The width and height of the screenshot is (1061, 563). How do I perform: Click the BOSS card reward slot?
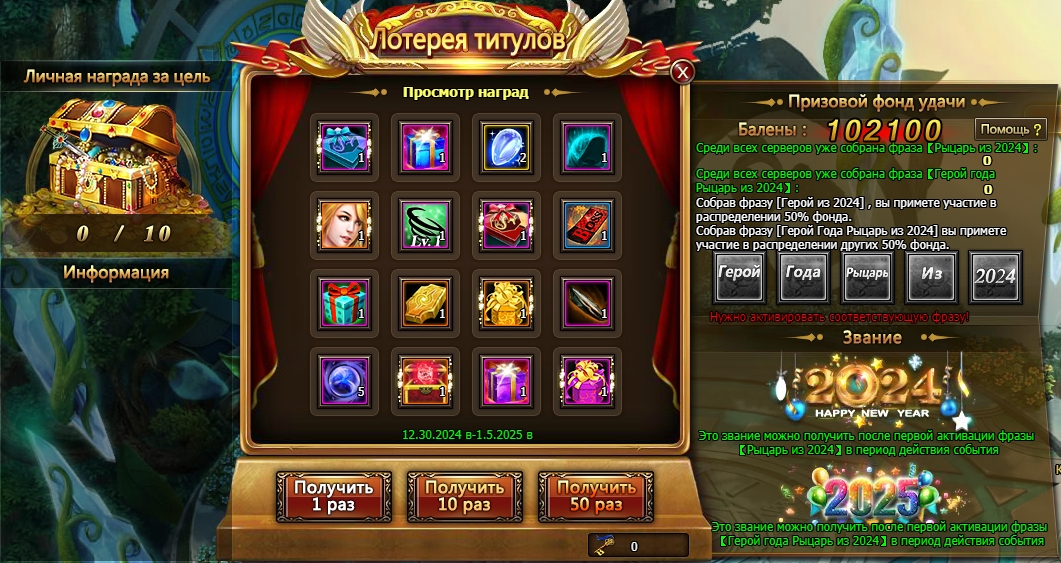587,221
